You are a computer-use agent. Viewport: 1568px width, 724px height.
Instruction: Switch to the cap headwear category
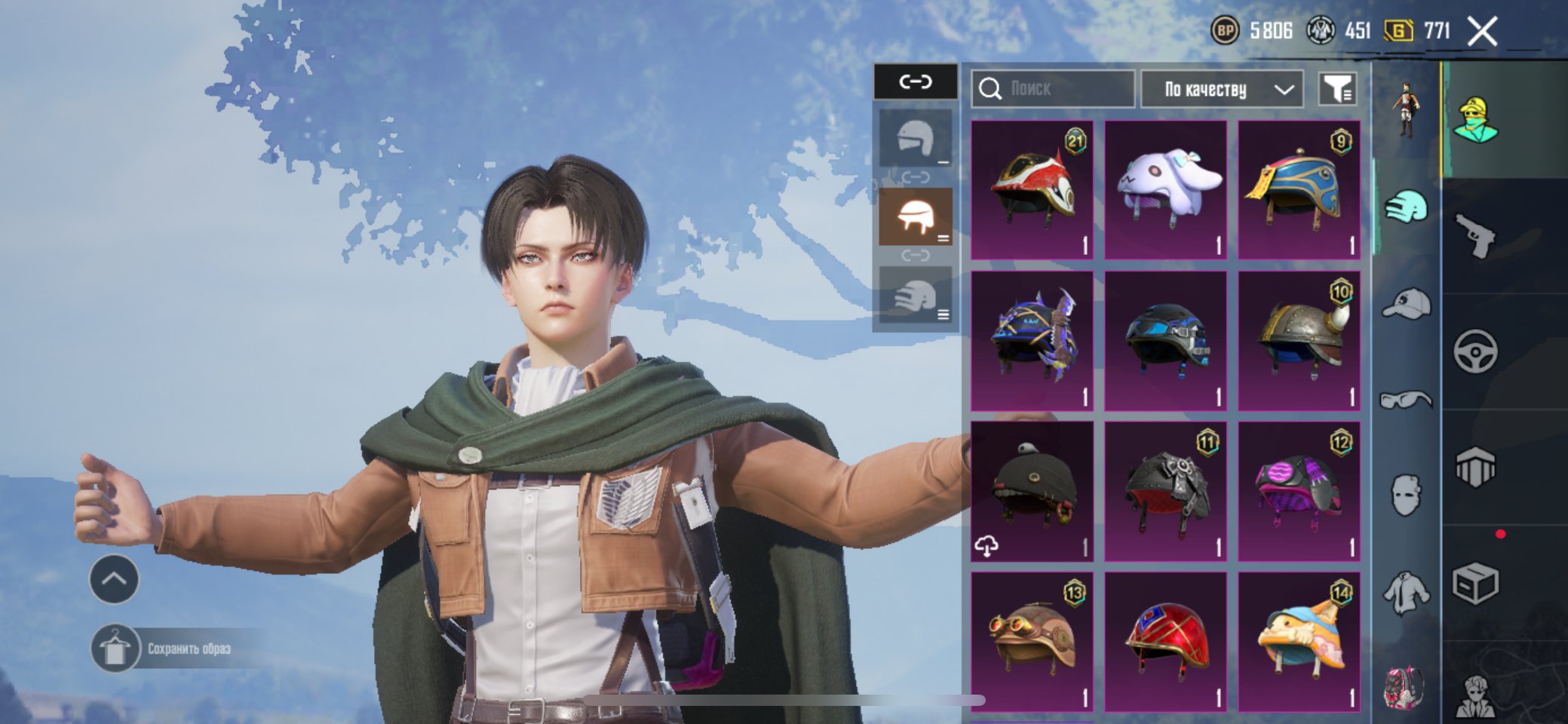pos(1407,304)
